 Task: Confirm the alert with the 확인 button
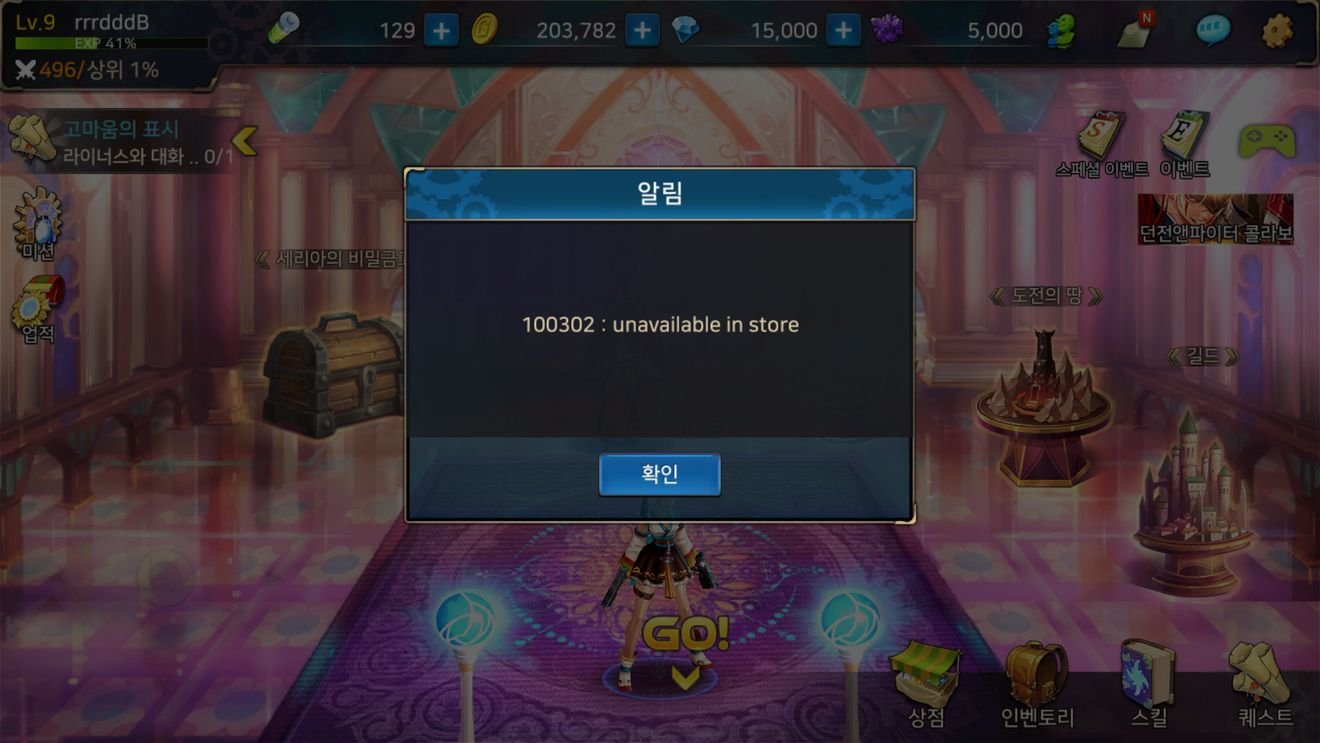659,475
